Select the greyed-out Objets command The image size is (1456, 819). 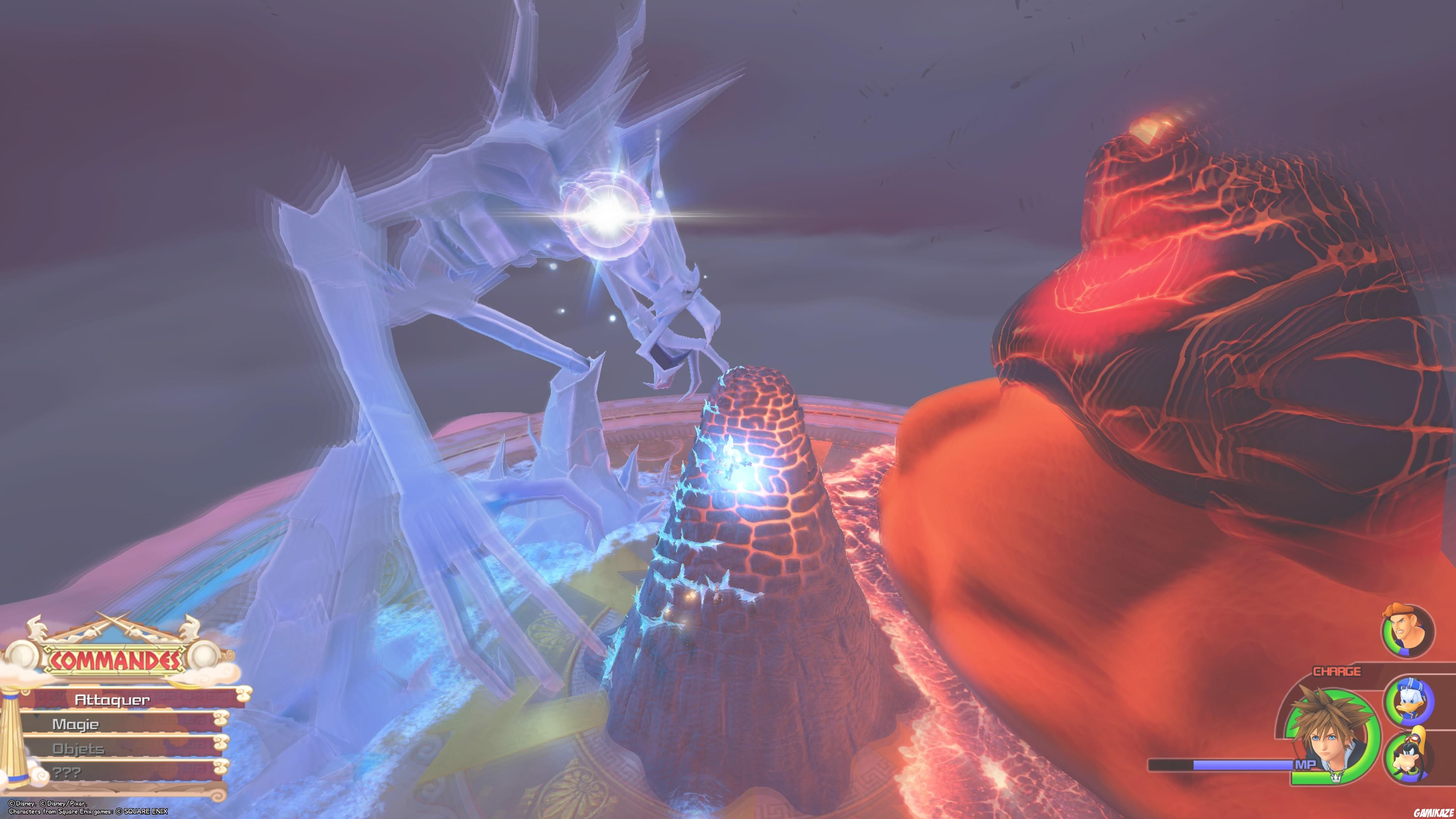78,750
